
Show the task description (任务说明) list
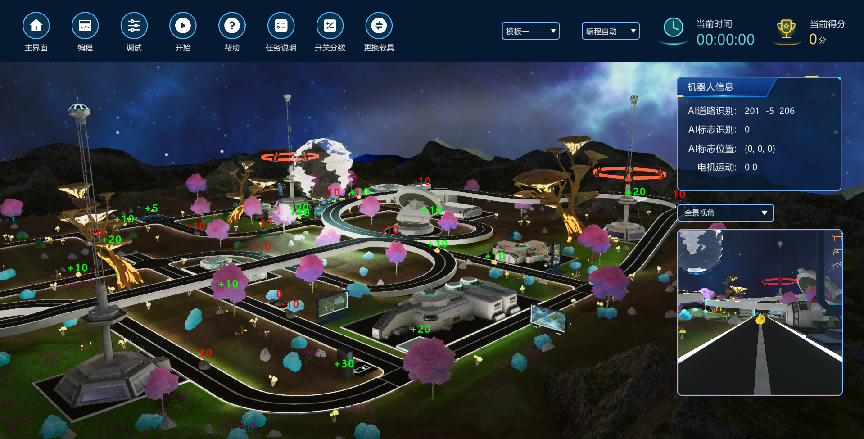pyautogui.click(x=280, y=25)
